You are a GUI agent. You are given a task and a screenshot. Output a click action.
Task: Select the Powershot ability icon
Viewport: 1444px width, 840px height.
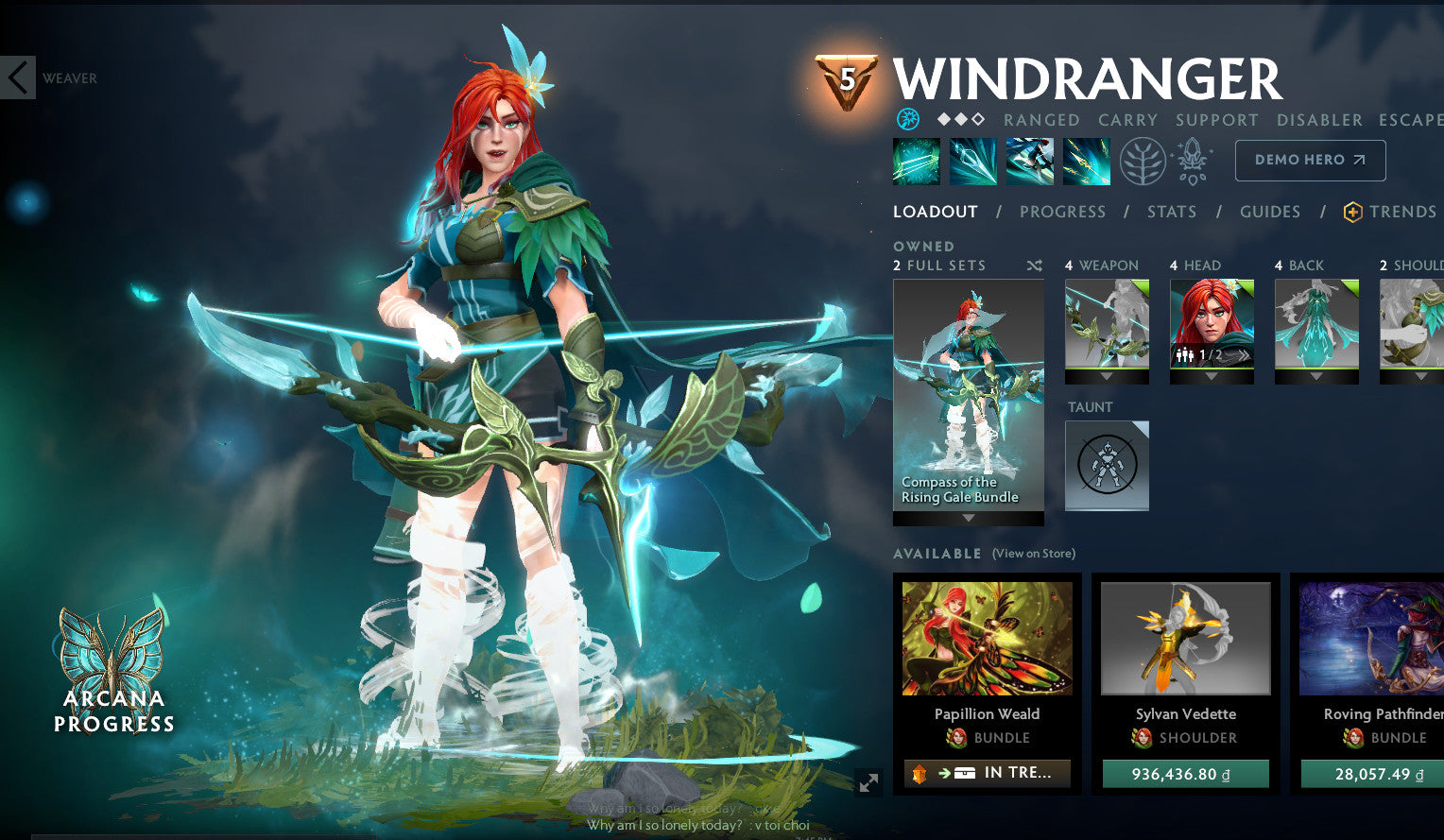pos(972,161)
